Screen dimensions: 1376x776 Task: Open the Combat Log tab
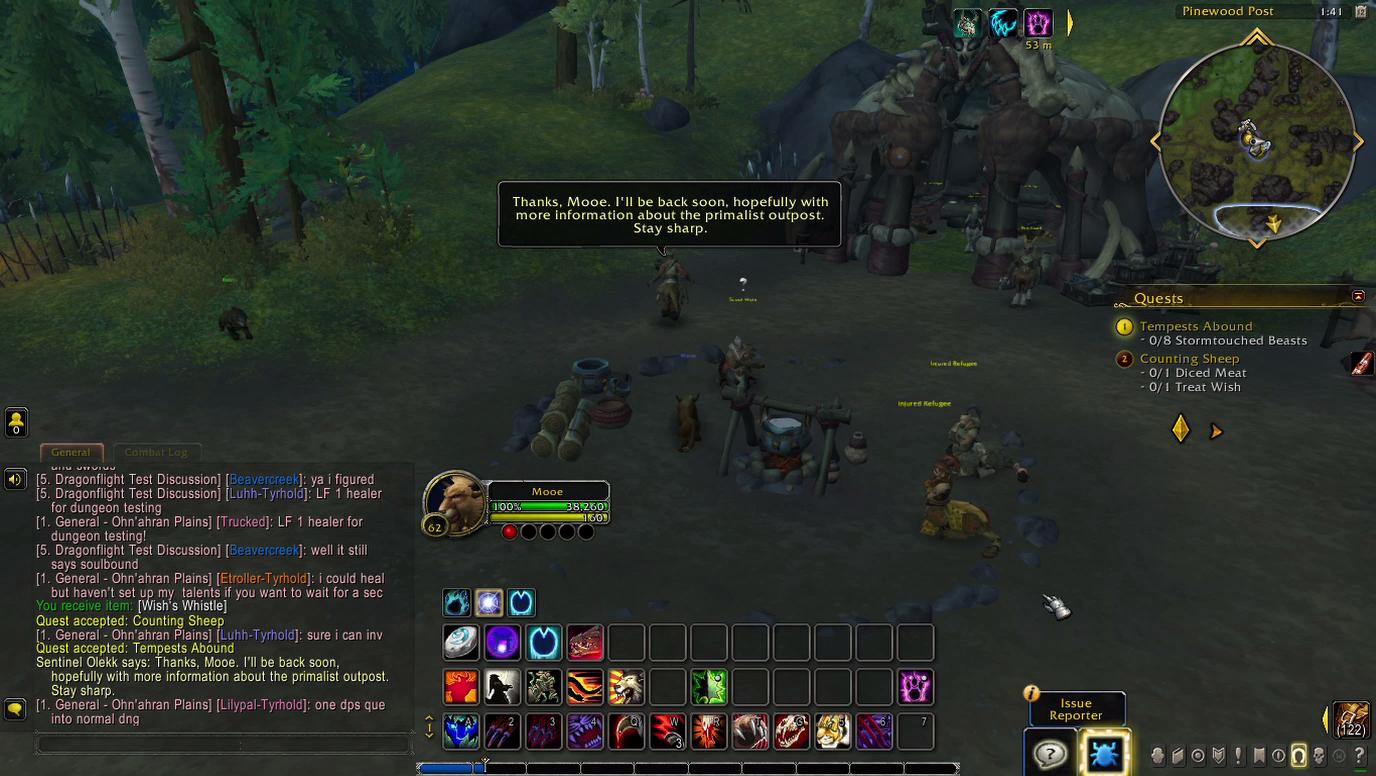[x=156, y=452]
